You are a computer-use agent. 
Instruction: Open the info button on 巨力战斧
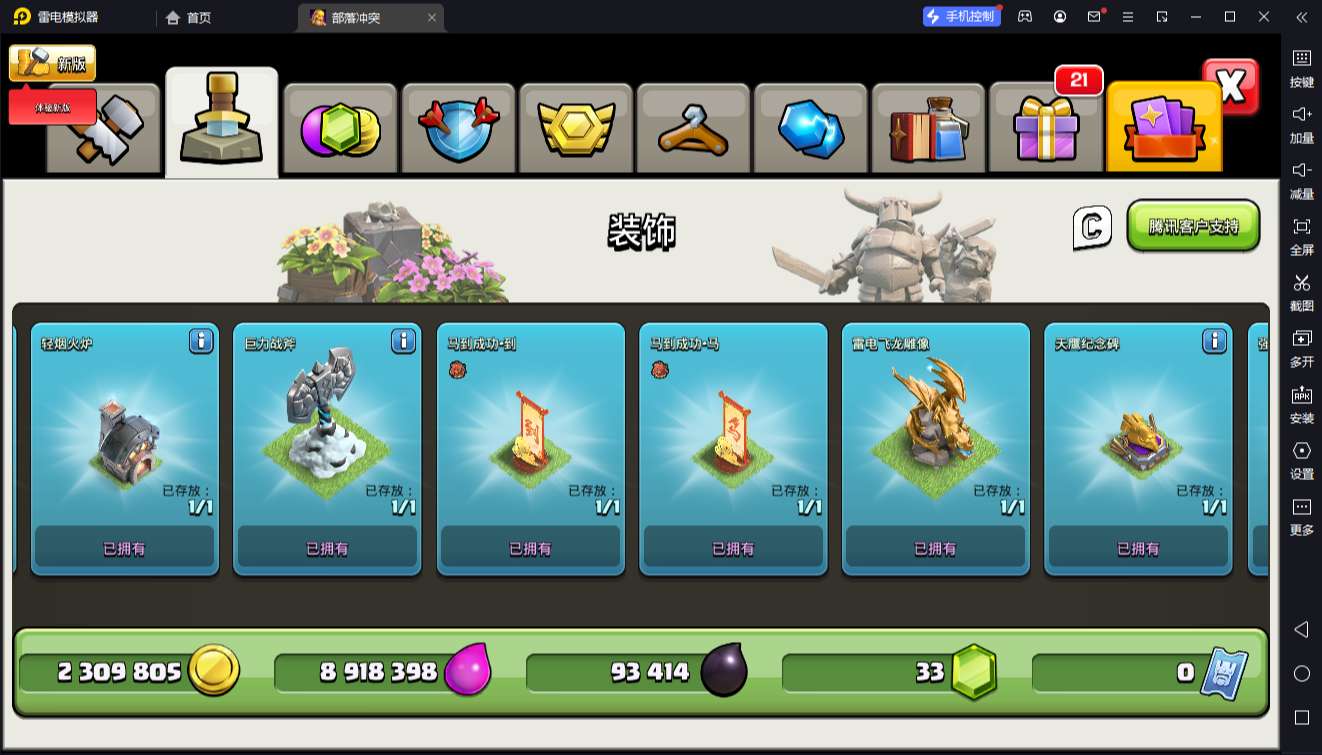403,342
